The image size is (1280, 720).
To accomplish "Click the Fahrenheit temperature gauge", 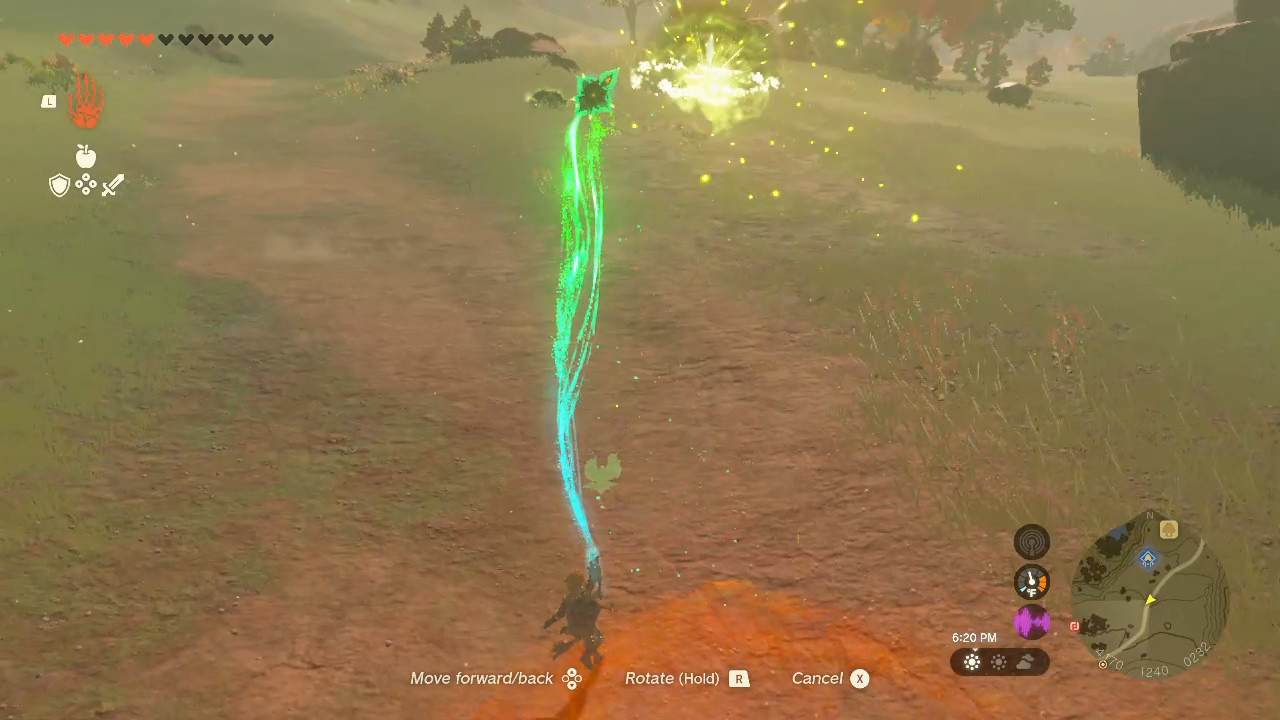I will point(1032,581).
